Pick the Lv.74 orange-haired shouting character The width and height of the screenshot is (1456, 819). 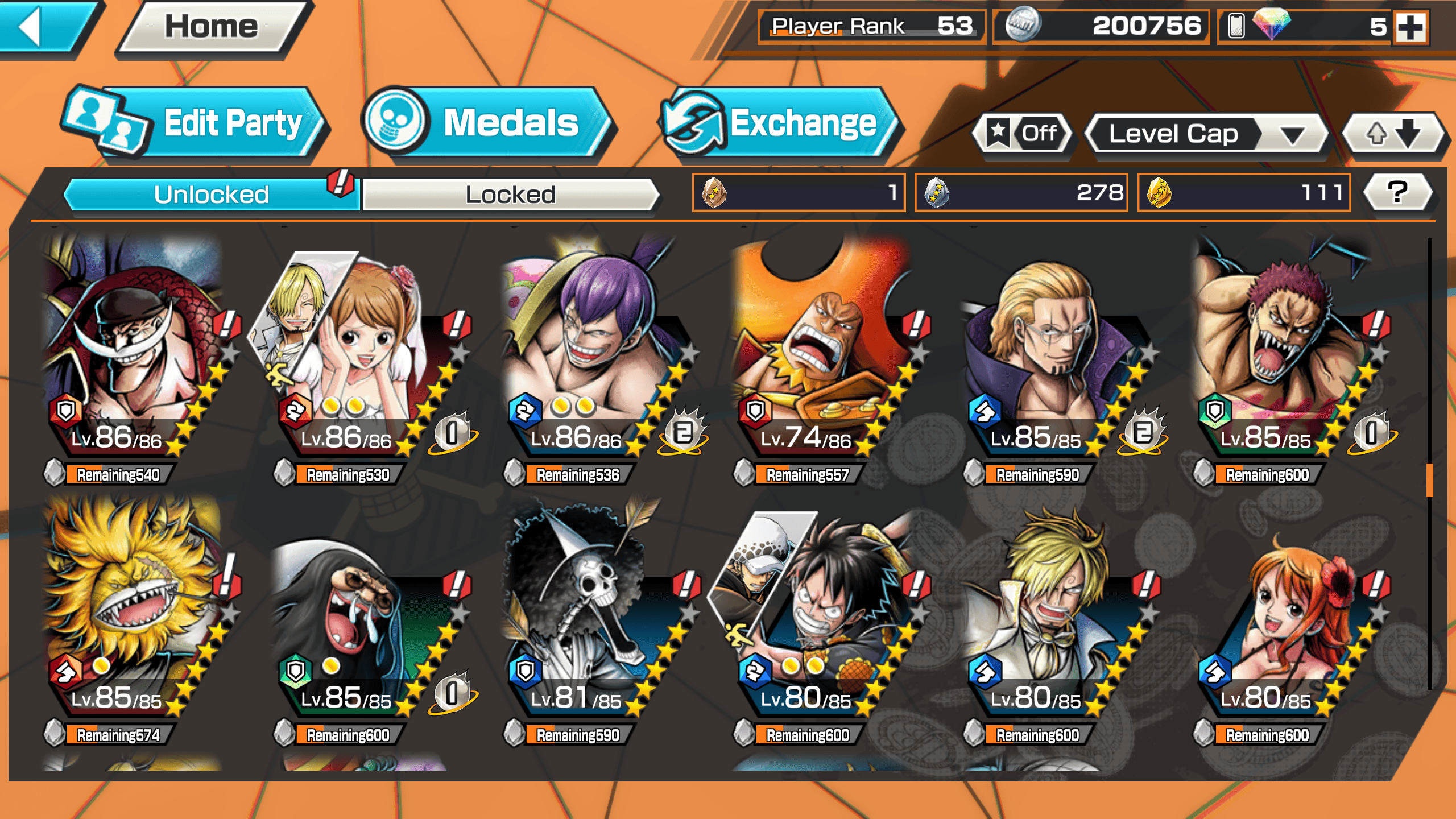pos(819,353)
